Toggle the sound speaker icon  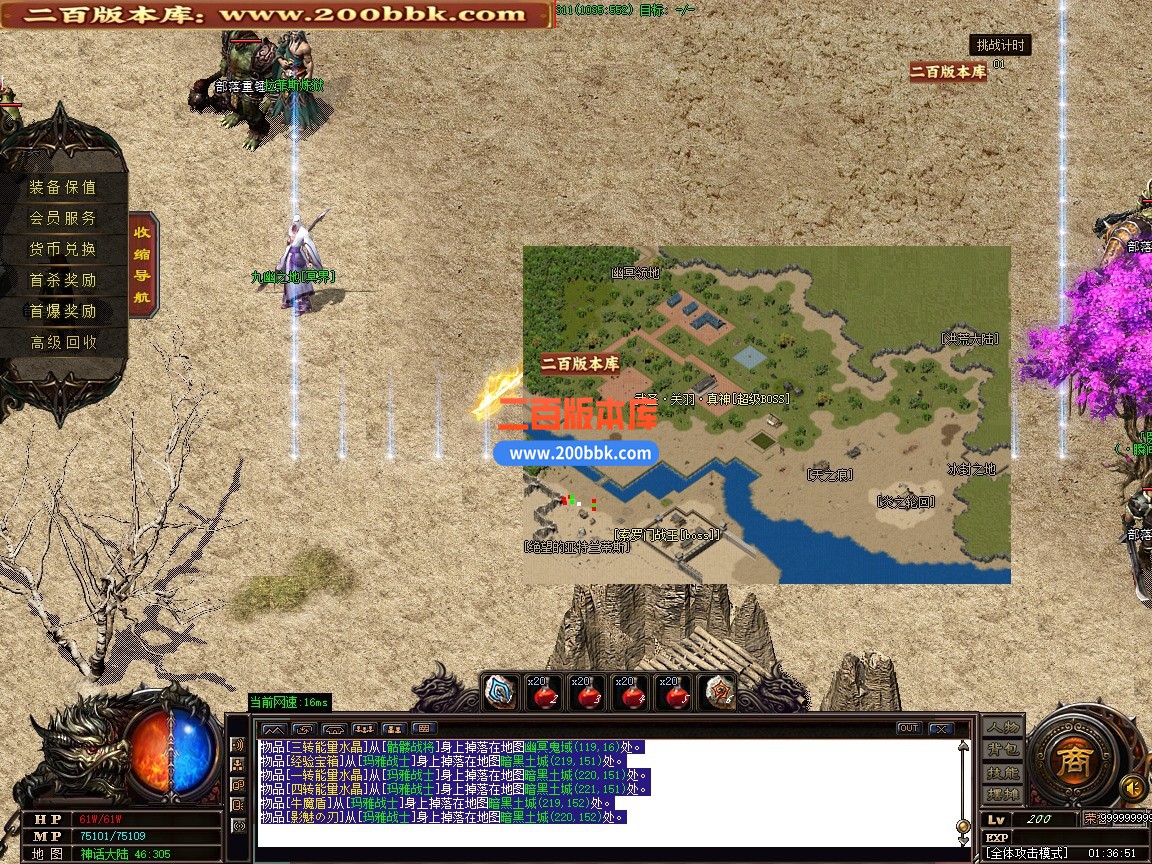(x=1132, y=785)
